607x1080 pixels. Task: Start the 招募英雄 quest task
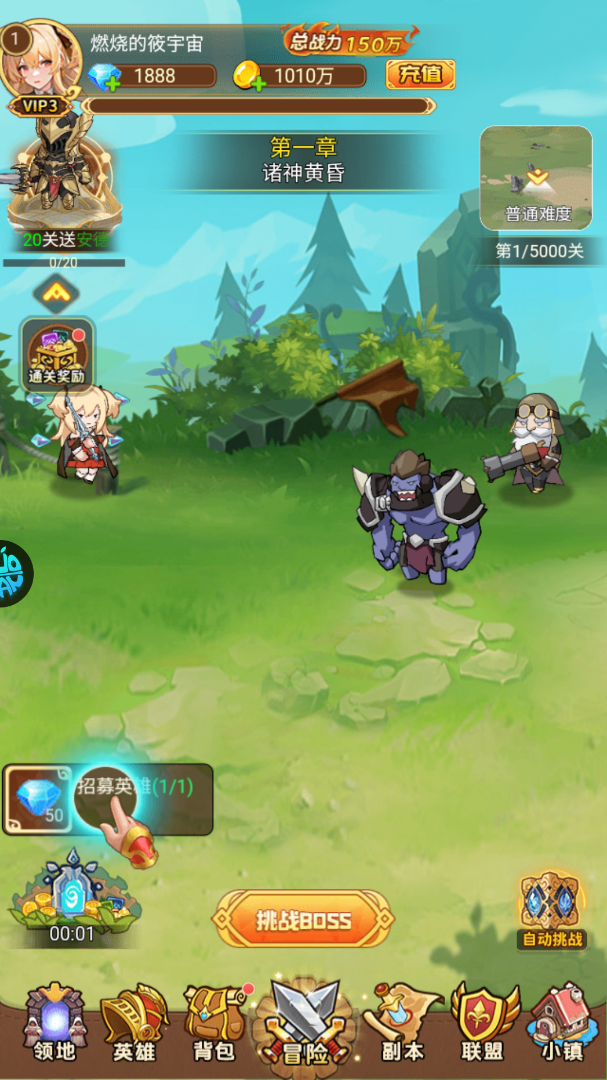pos(108,800)
